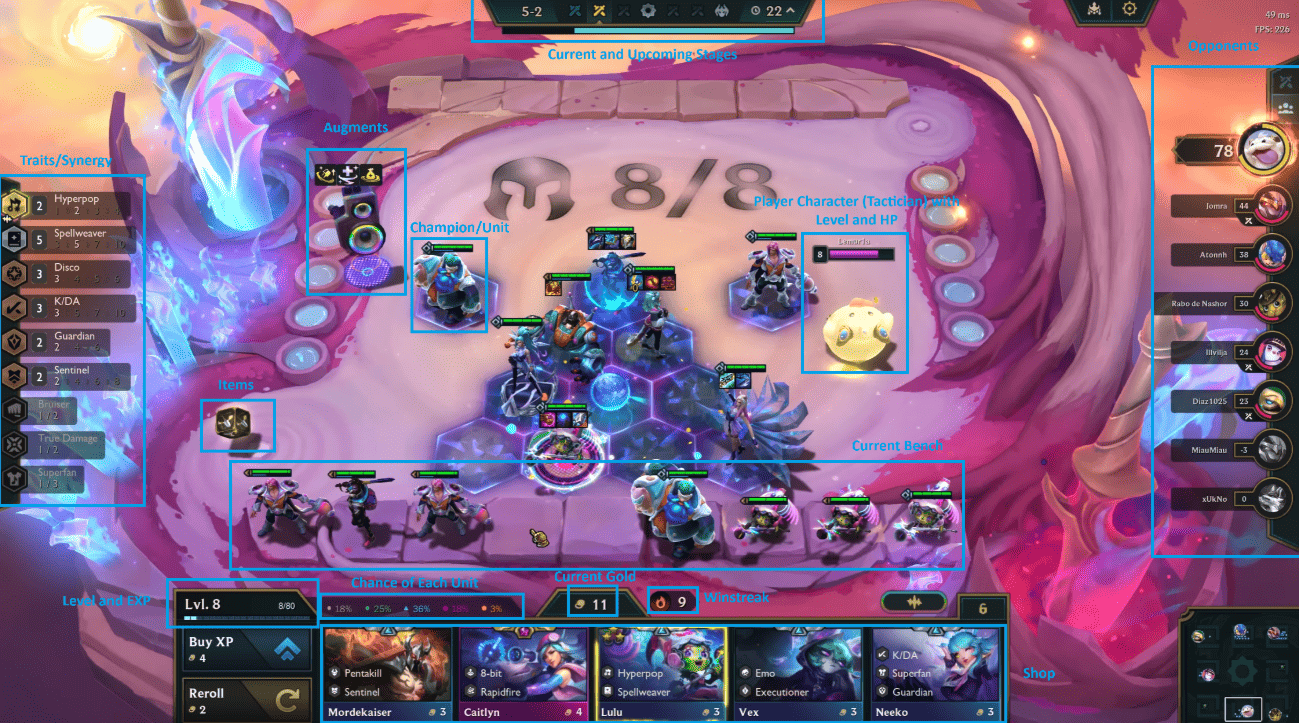Expand the True Damage trait details
The height and width of the screenshot is (723, 1299).
[x=14, y=446]
